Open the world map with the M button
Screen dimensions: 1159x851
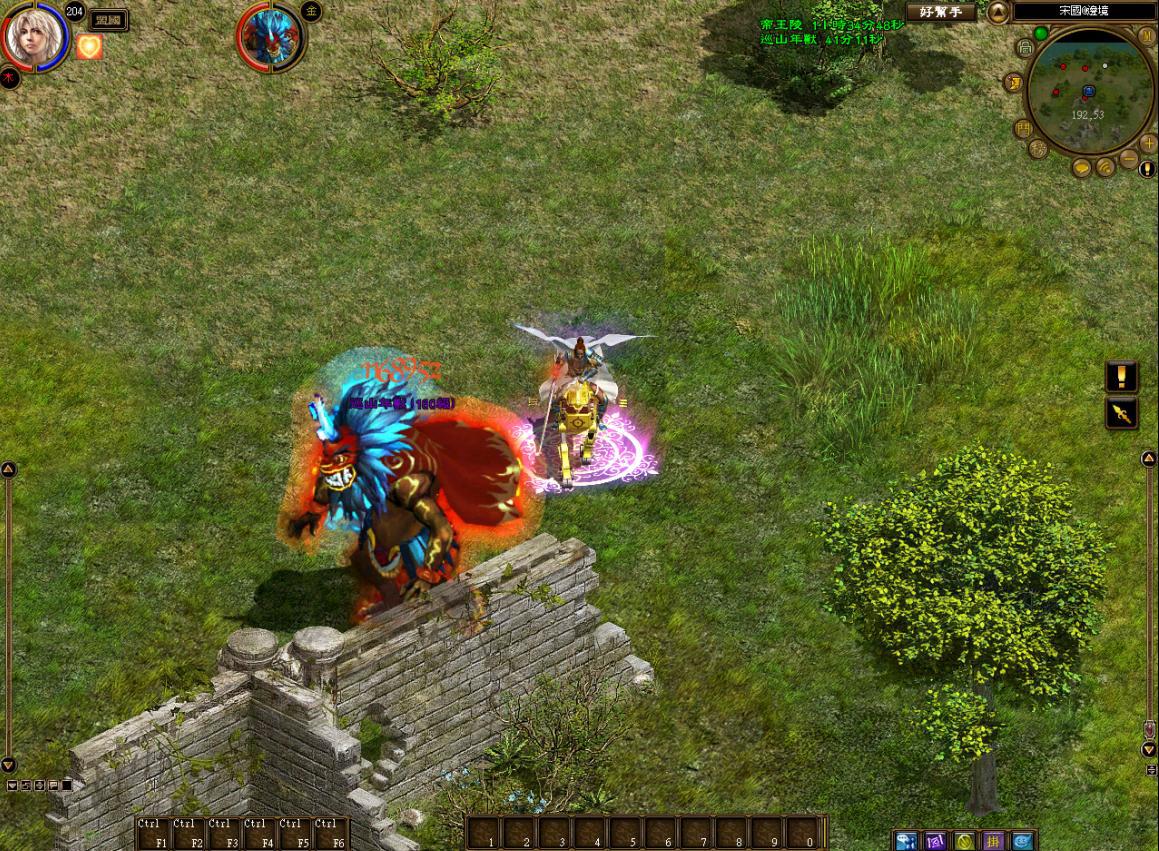1147,37
